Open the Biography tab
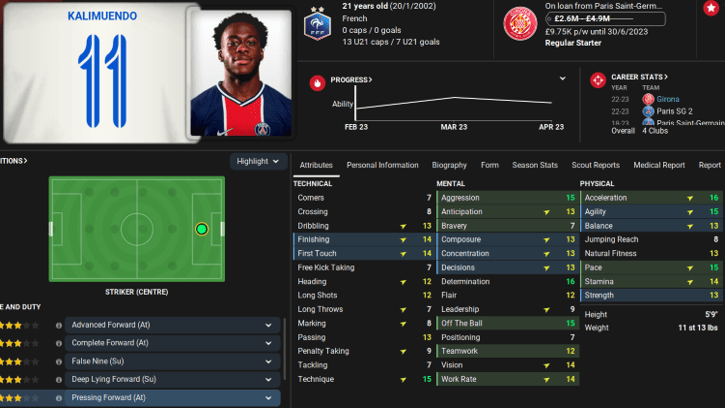 449,165
